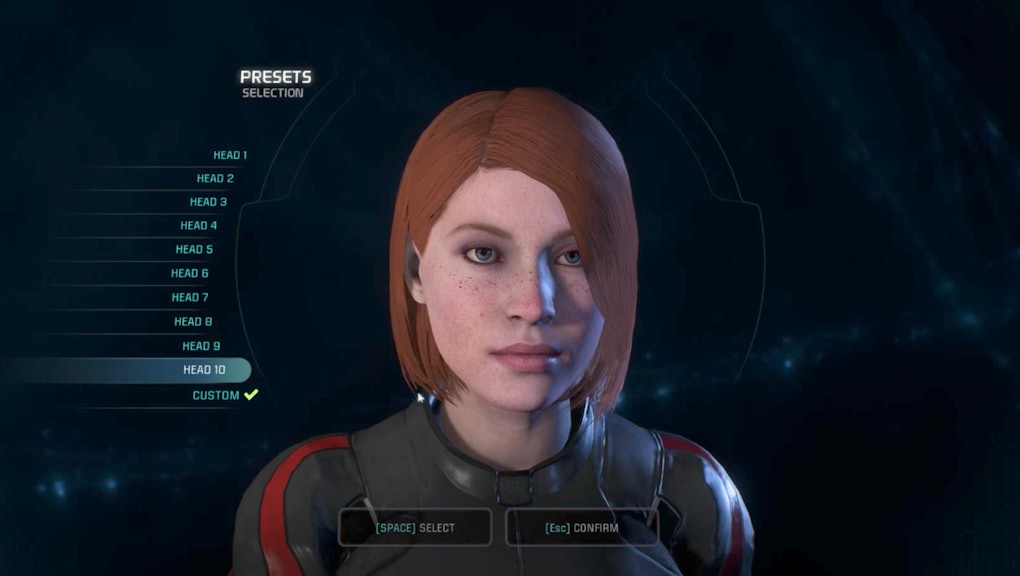Viewport: 1020px width, 576px height.
Task: Click the Select button
Action: pyautogui.click(x=415, y=527)
